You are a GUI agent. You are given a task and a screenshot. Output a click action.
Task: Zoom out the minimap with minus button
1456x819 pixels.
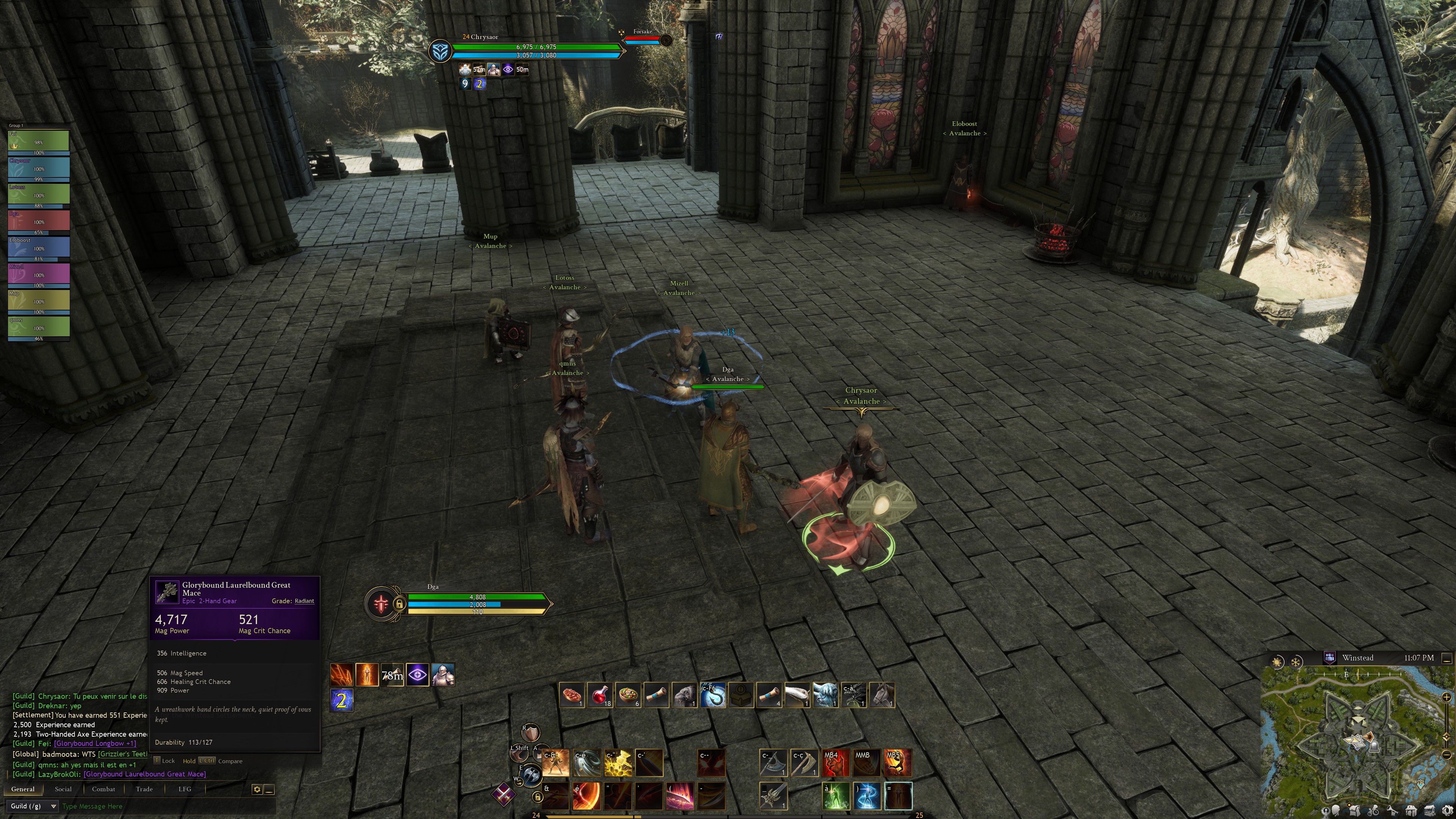1448,755
